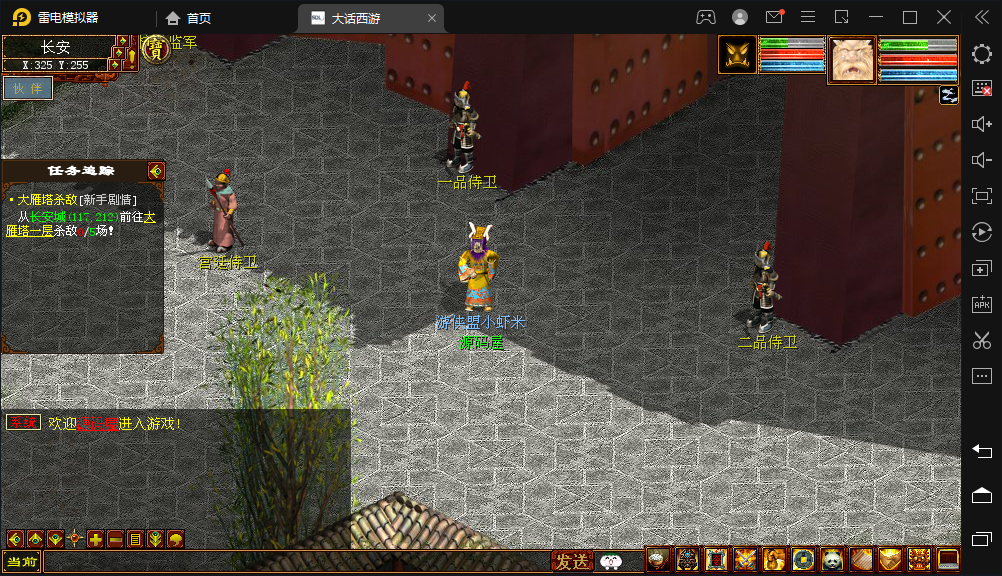This screenshot has height=576, width=1002.
Task: Click the round 寶 treasure icon
Action: tap(155, 49)
